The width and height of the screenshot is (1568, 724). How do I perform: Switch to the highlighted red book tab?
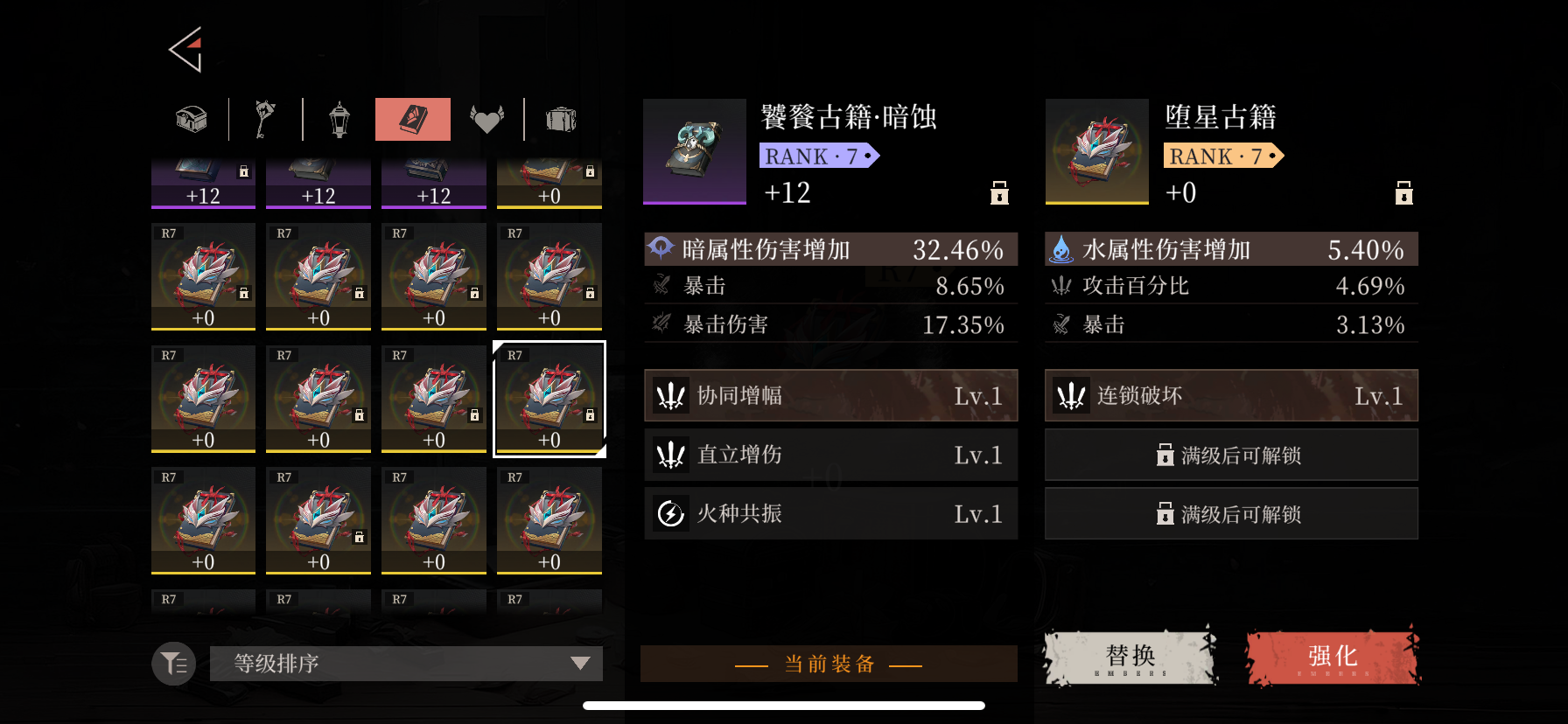413,119
